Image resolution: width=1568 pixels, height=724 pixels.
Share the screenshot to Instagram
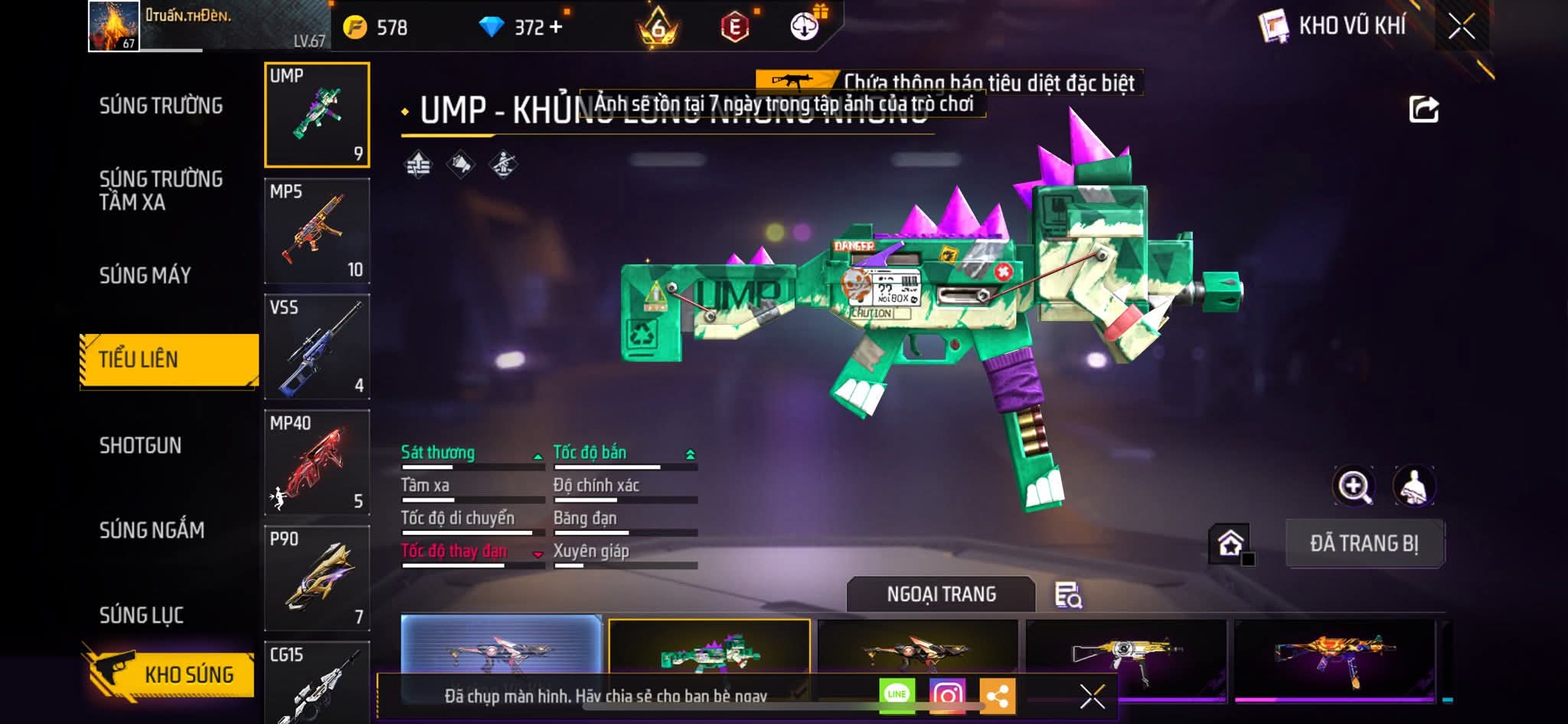[x=947, y=696]
